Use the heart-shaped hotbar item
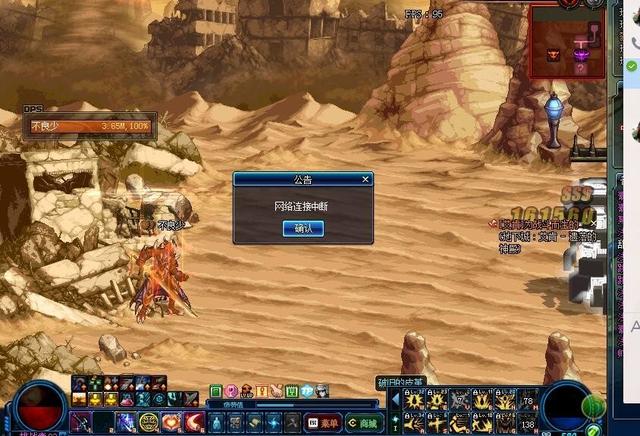The width and height of the screenshot is (640, 436). point(171,422)
